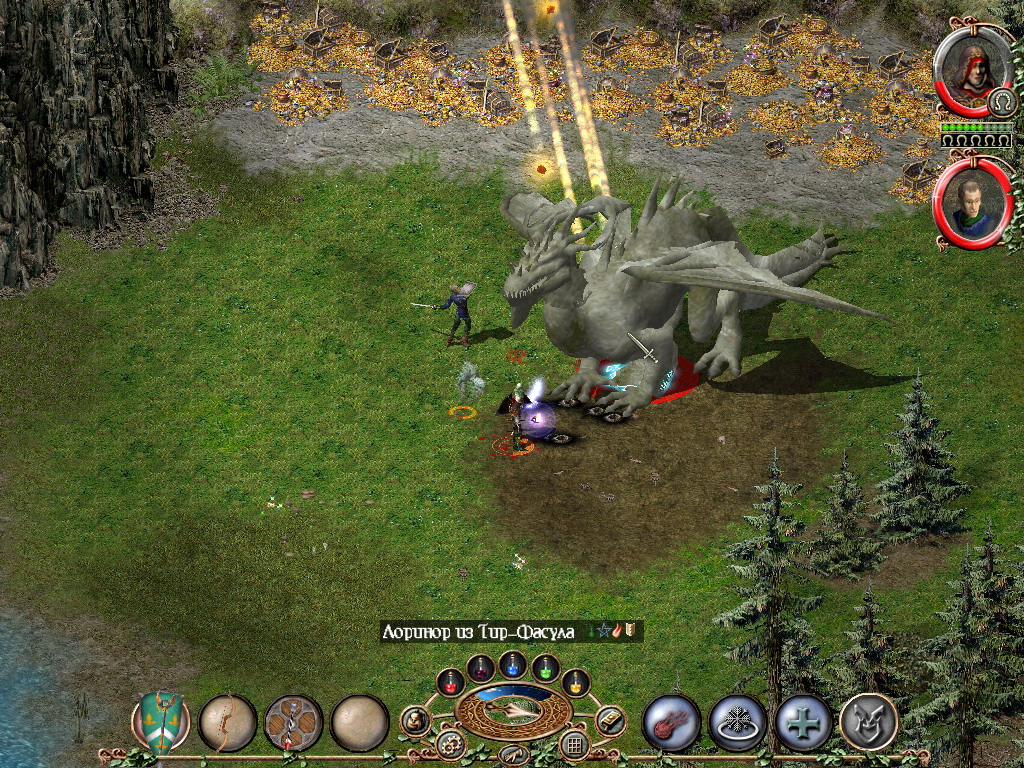
Task: Use the red health potion
Action: point(450,682)
